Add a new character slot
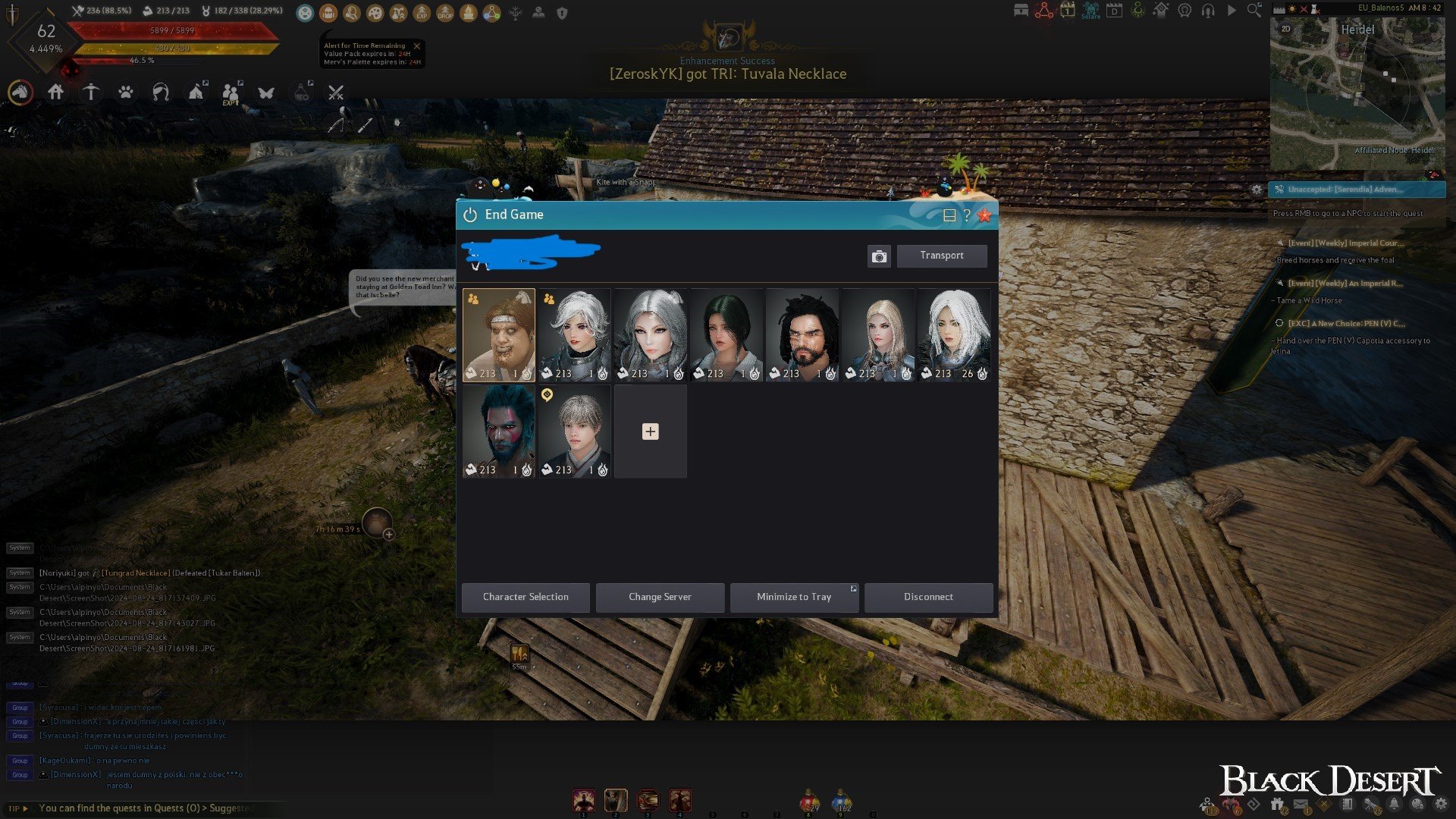The height and width of the screenshot is (819, 1456). 650,431
